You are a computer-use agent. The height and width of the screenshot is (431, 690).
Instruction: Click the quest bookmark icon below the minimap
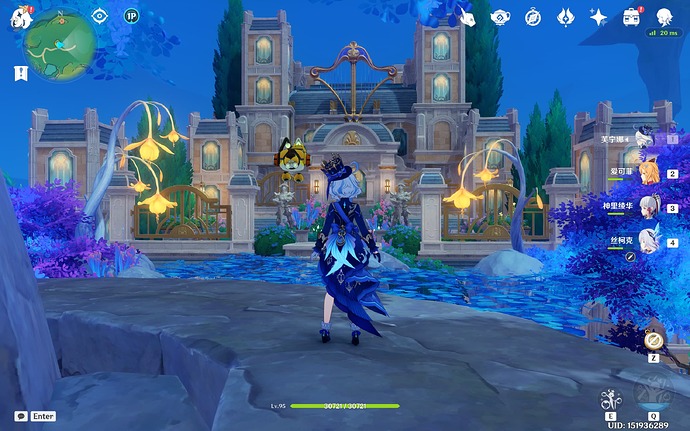[x=21, y=73]
